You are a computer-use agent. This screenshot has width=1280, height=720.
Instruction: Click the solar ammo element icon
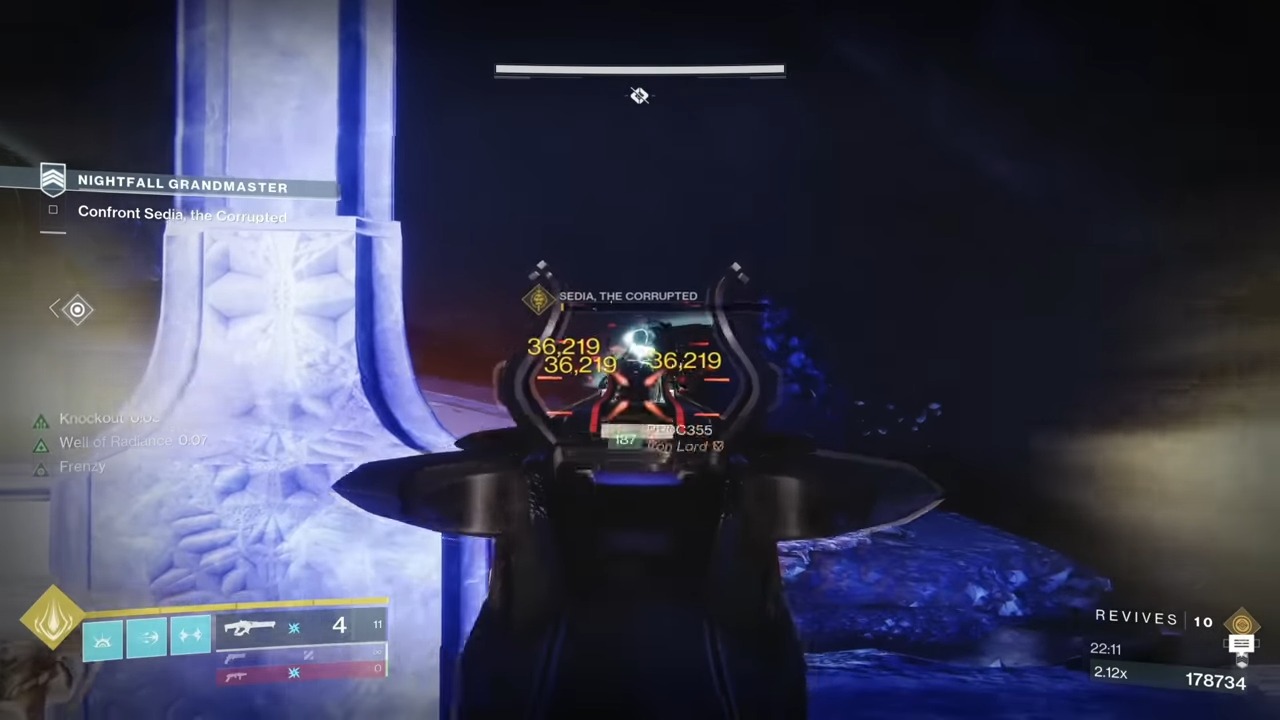click(293, 629)
